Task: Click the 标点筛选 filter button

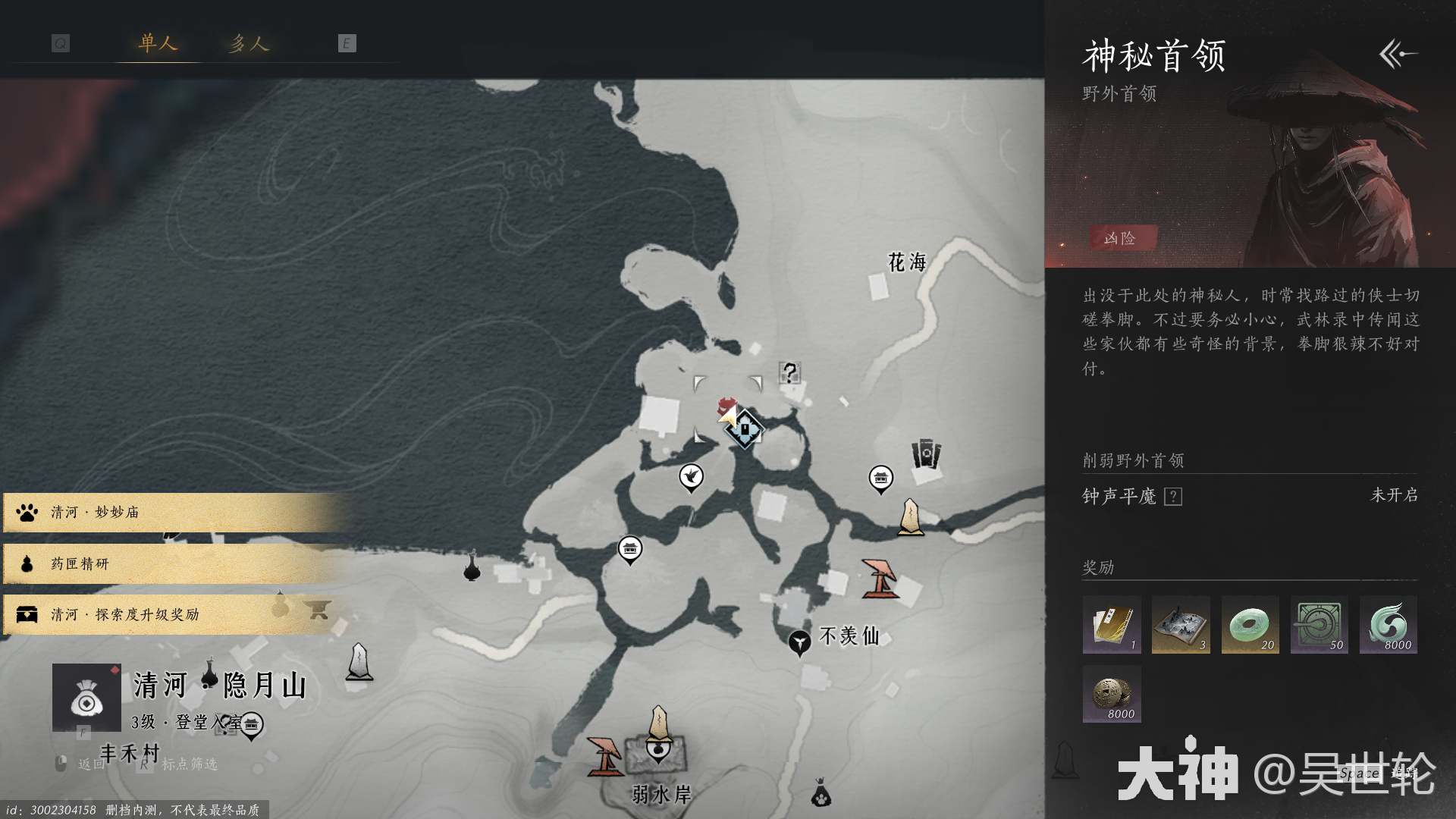Action: click(x=189, y=764)
